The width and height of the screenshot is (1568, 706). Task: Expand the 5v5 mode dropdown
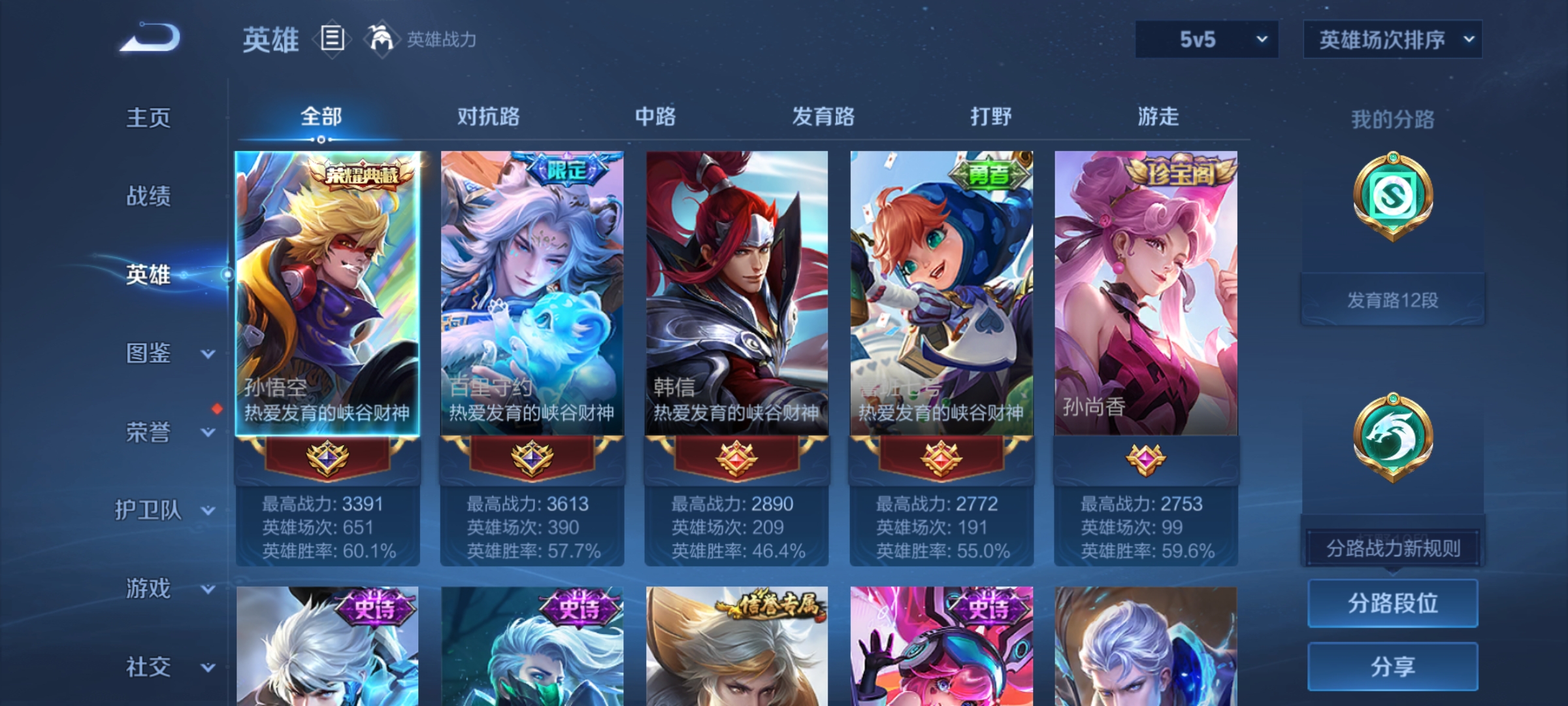(1205, 39)
